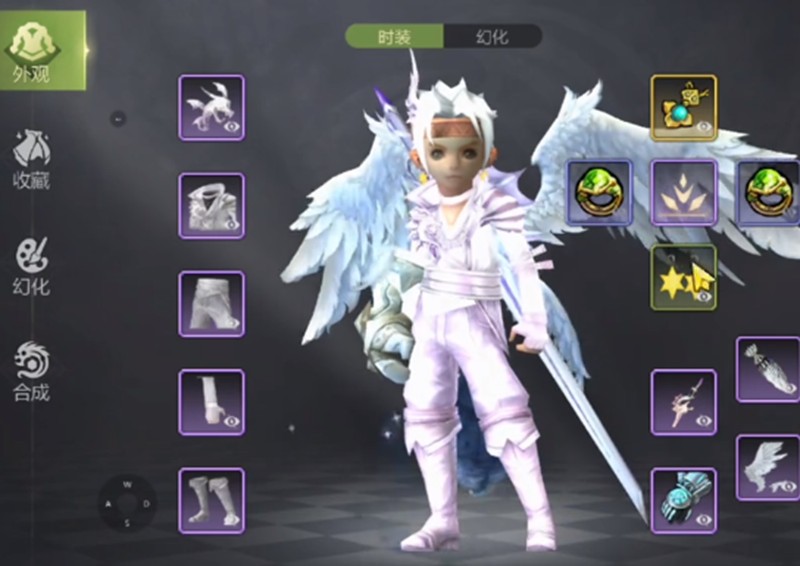Select the white jacket costume slot

pos(211,205)
